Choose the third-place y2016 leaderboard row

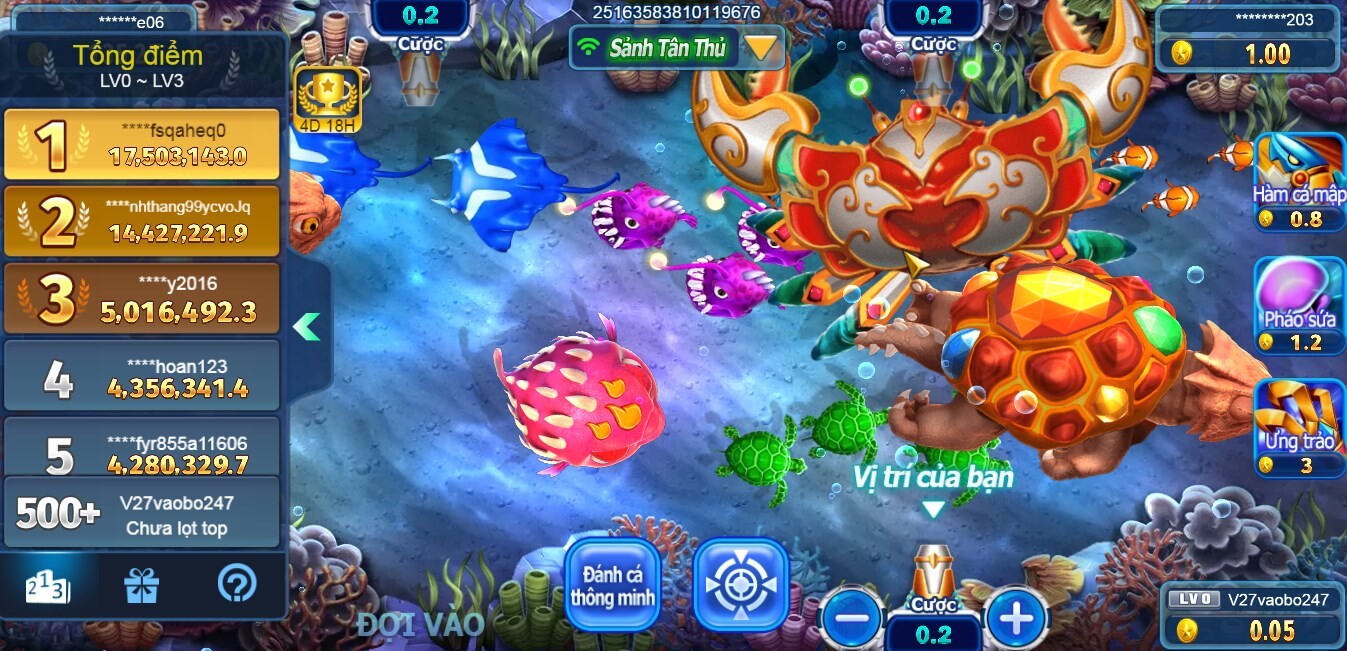point(142,298)
